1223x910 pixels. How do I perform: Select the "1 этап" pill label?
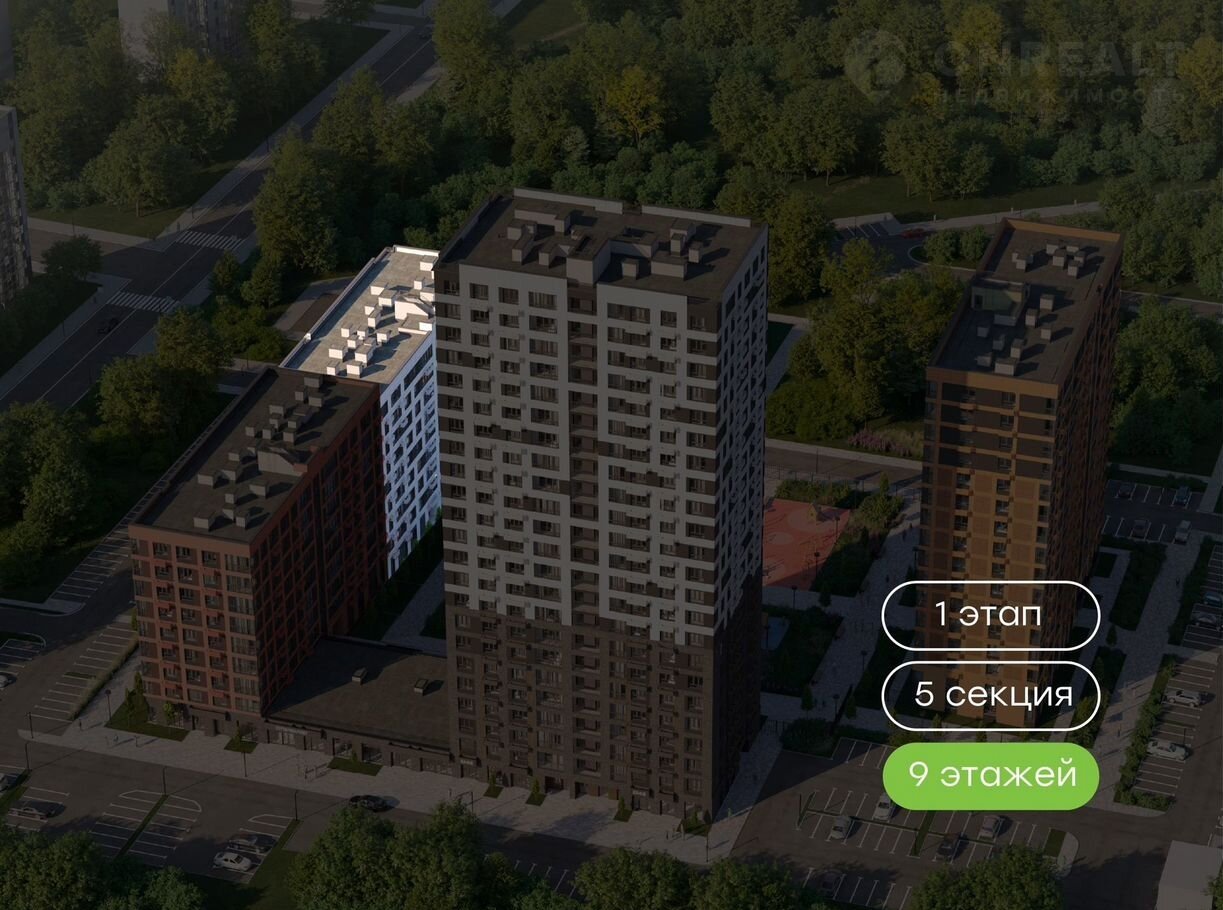click(x=990, y=614)
